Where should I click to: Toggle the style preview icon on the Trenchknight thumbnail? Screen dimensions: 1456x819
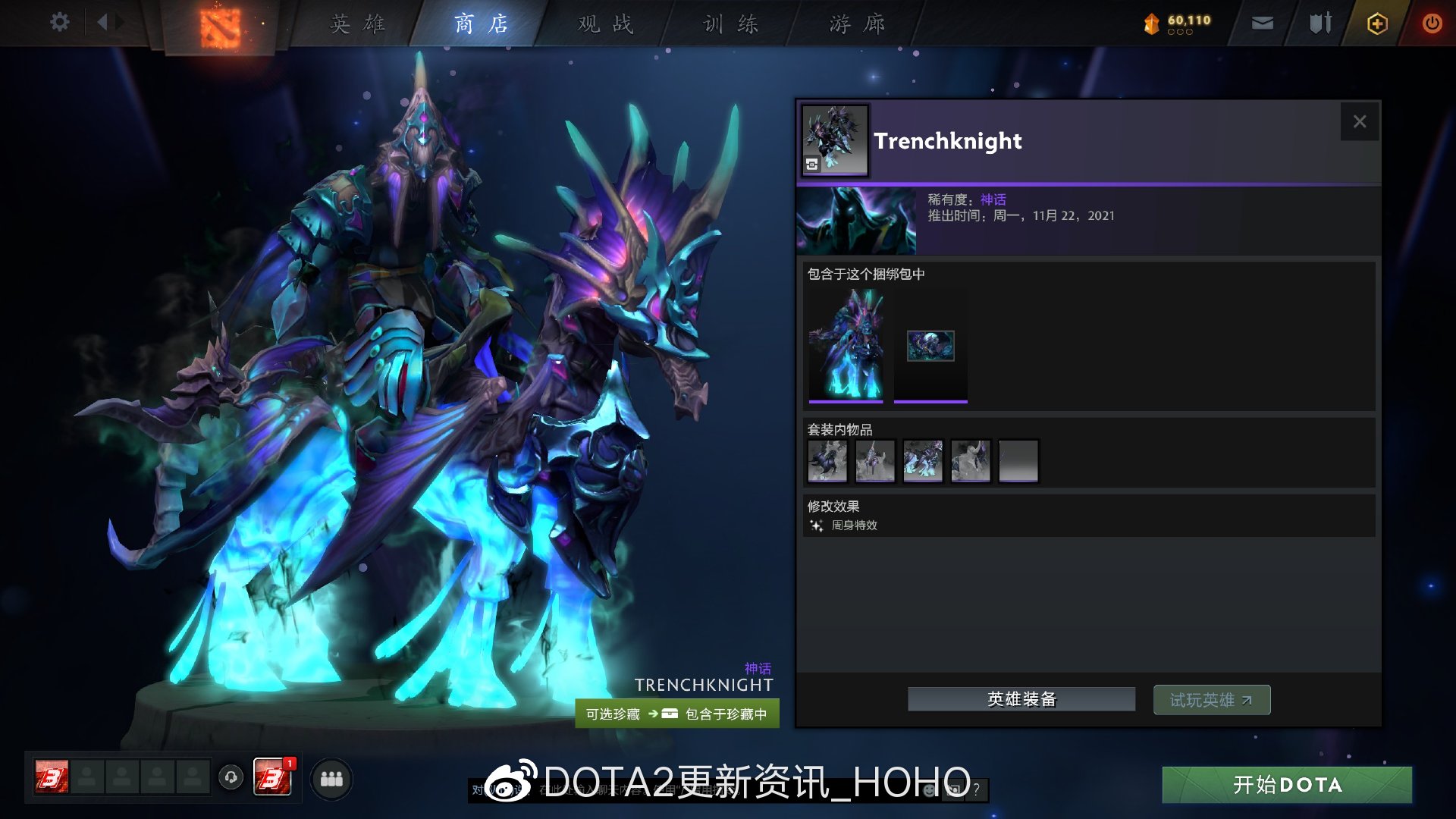pyautogui.click(x=811, y=162)
